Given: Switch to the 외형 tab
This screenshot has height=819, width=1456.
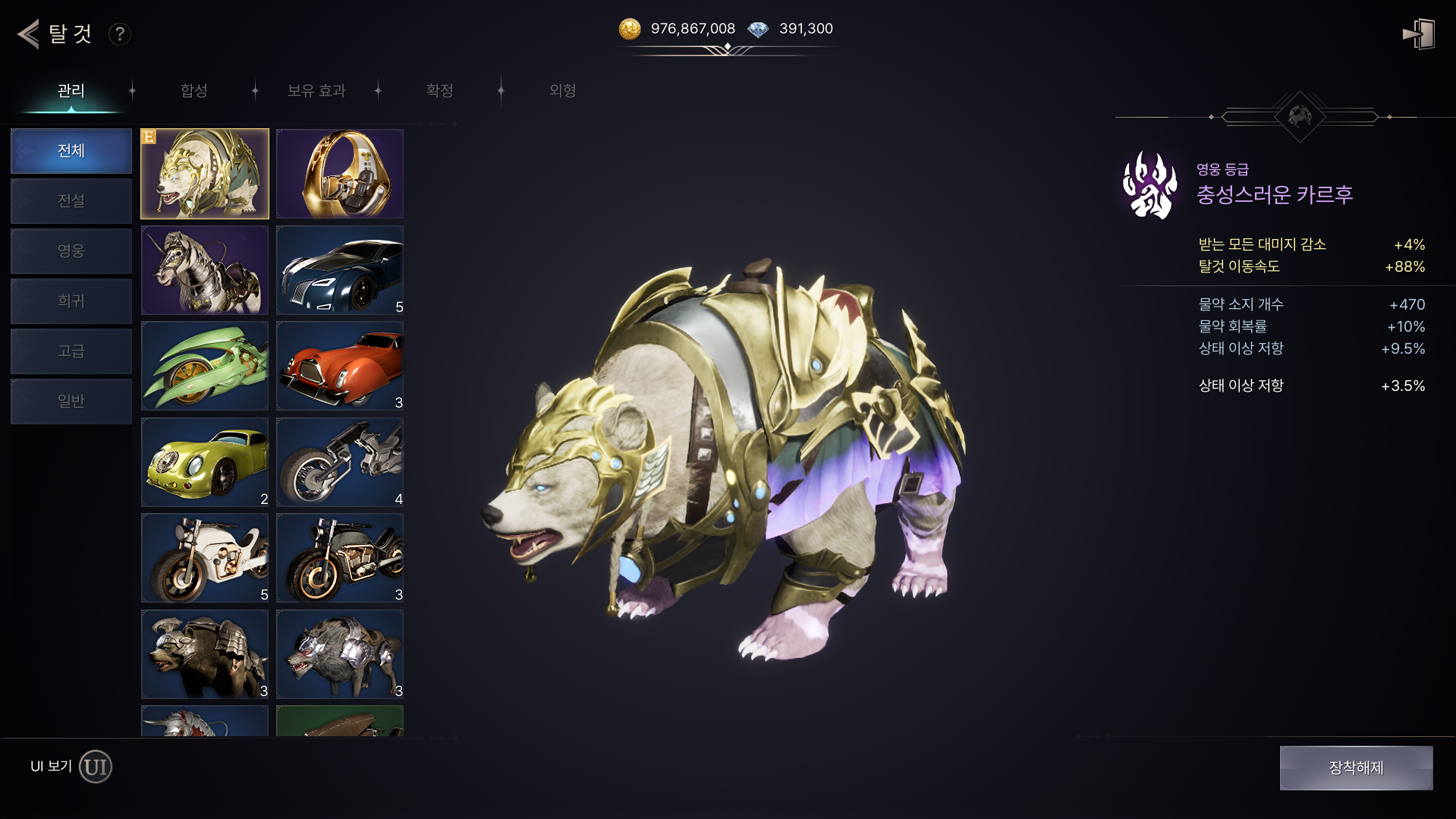Looking at the screenshot, I should tap(562, 90).
